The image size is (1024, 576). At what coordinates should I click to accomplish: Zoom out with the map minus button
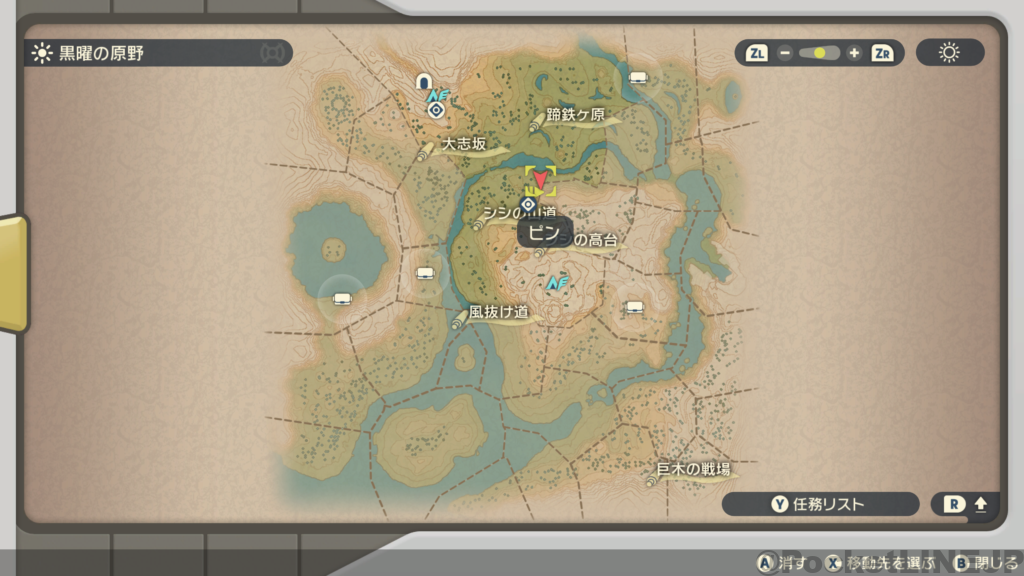[784, 53]
